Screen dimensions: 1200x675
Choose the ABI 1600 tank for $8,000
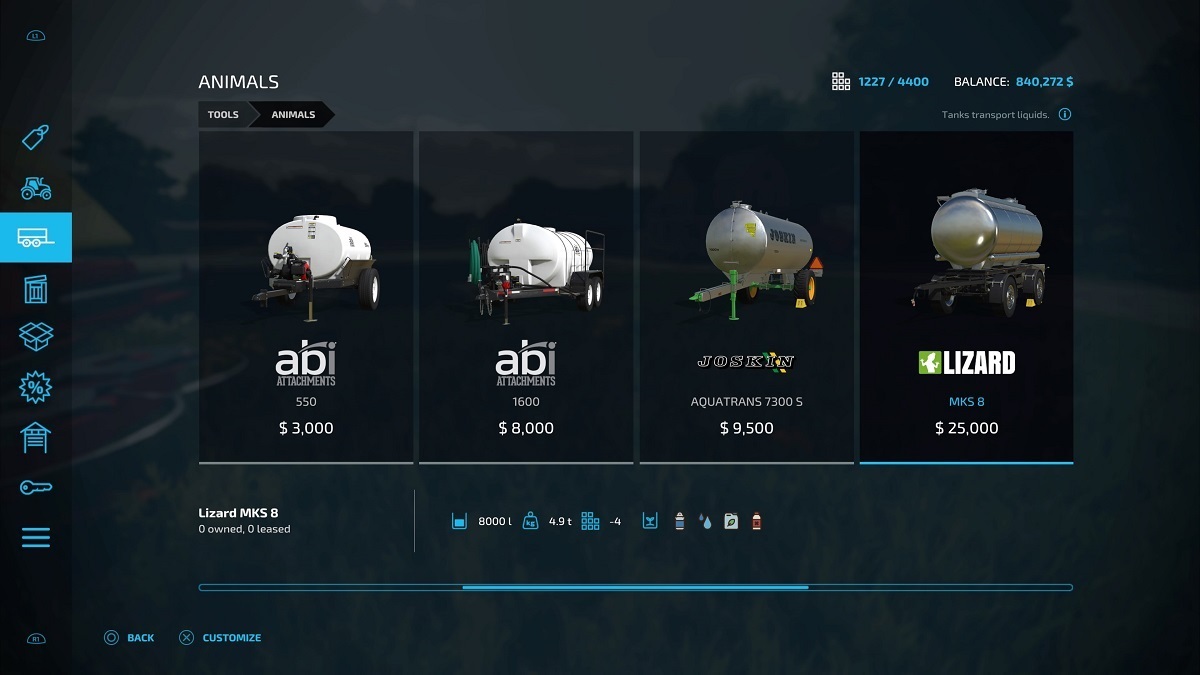pos(526,297)
